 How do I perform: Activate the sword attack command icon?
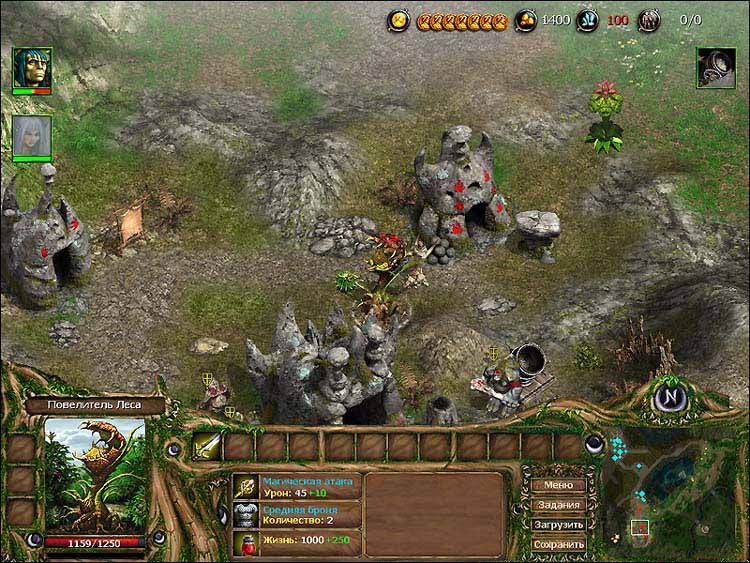click(x=207, y=446)
